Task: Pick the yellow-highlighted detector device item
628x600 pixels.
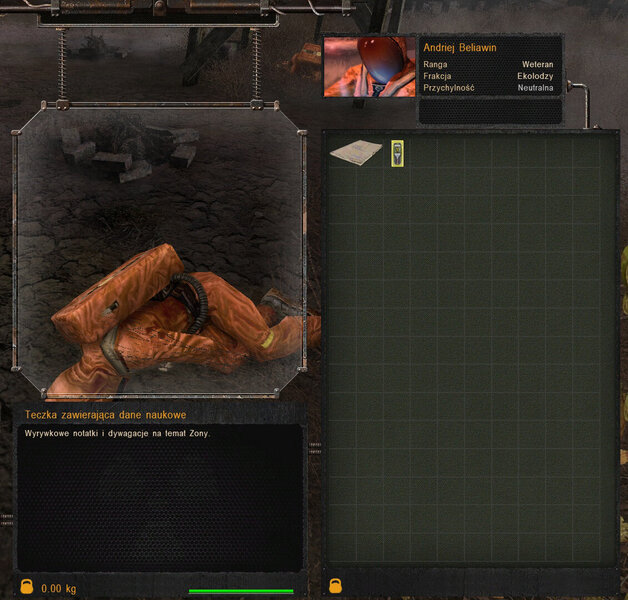Action: click(x=397, y=152)
